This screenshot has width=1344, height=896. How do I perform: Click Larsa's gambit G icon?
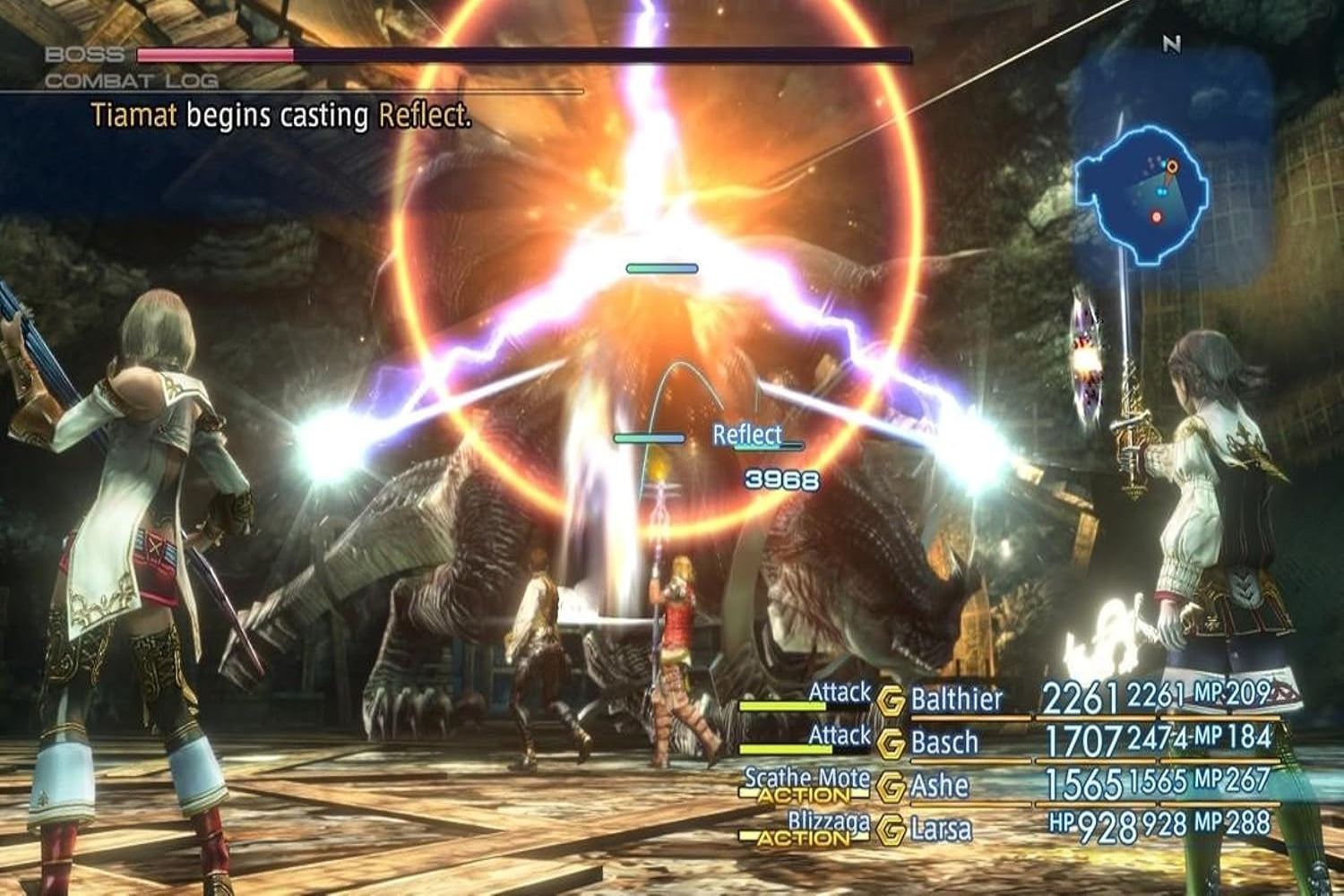click(892, 829)
